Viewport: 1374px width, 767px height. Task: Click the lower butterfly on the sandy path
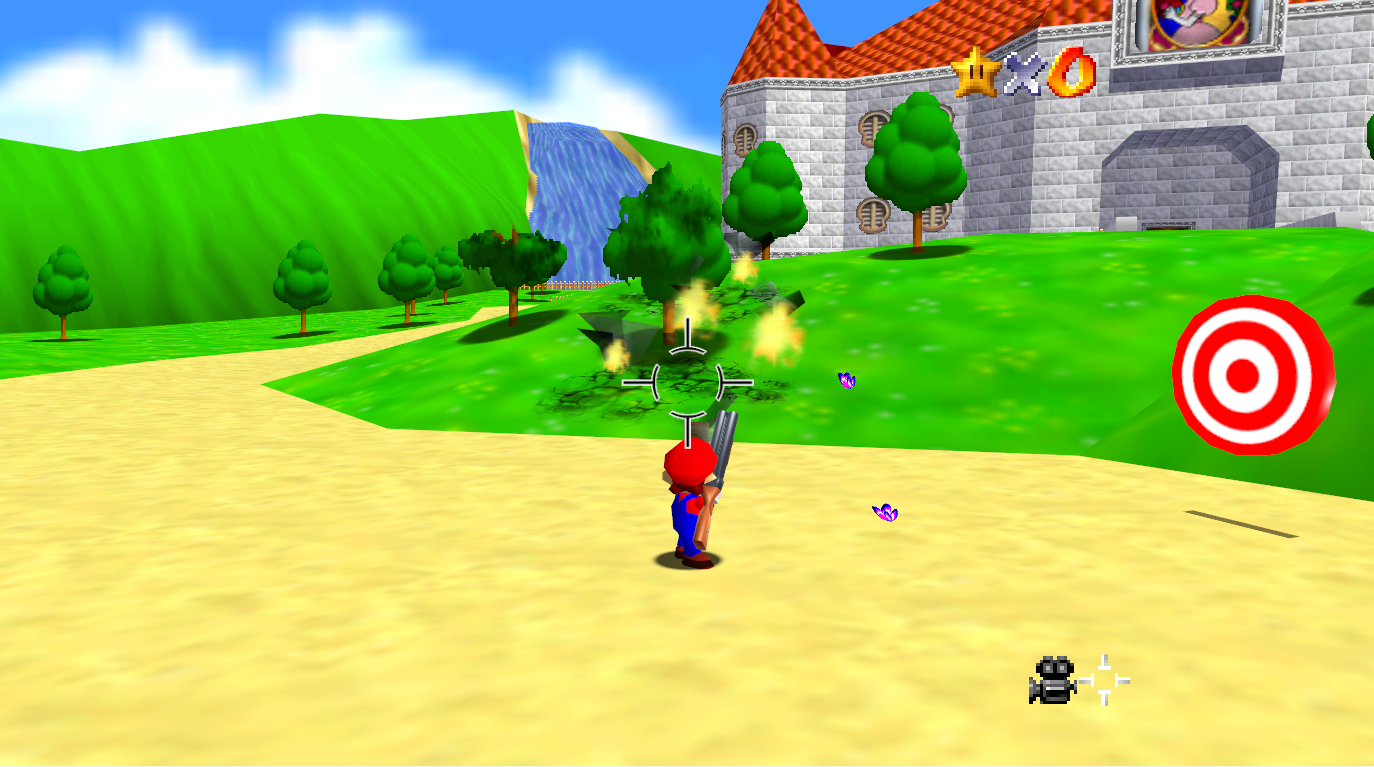884,512
